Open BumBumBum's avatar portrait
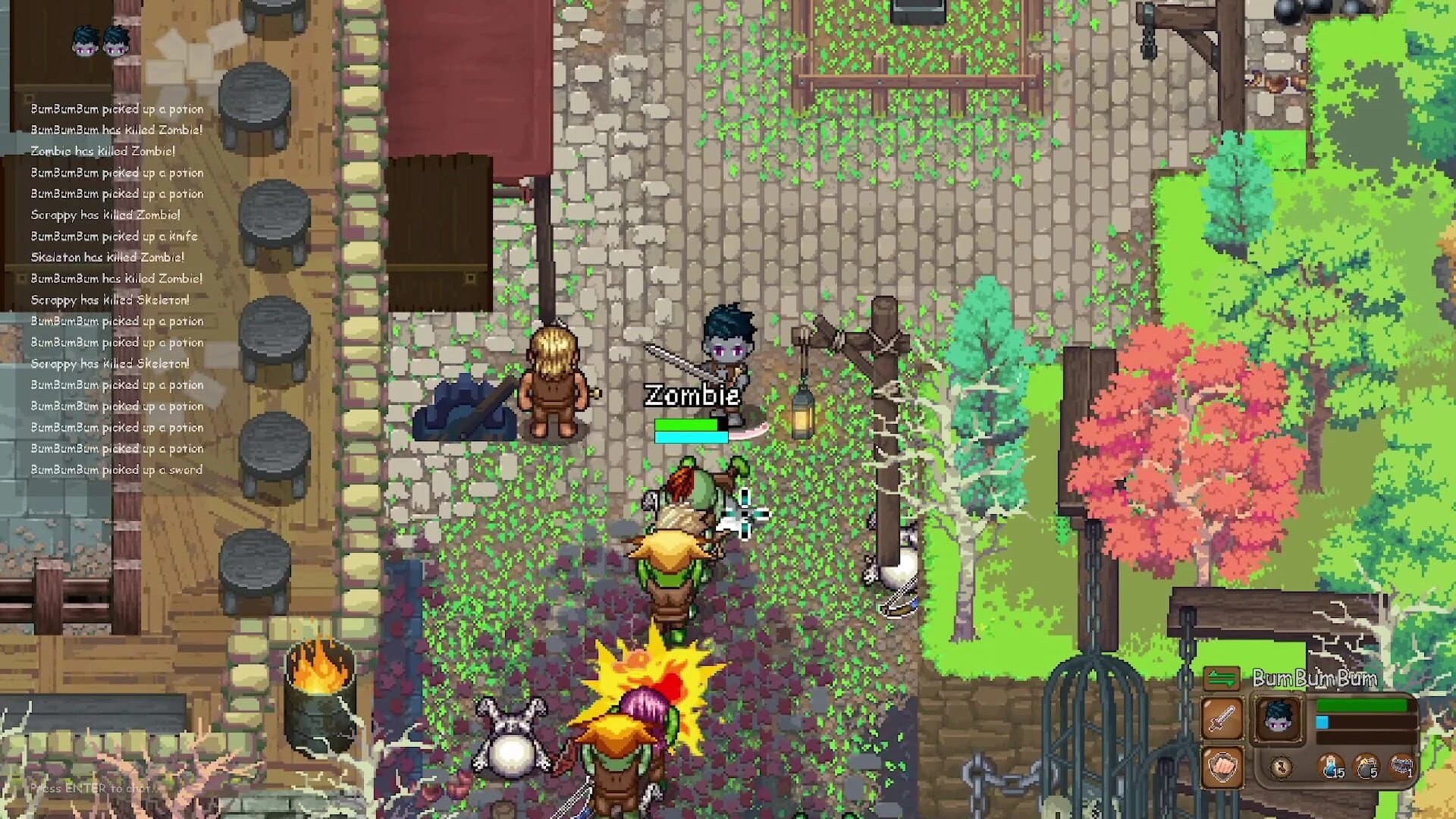This screenshot has height=819, width=1456. pyautogui.click(x=1279, y=720)
